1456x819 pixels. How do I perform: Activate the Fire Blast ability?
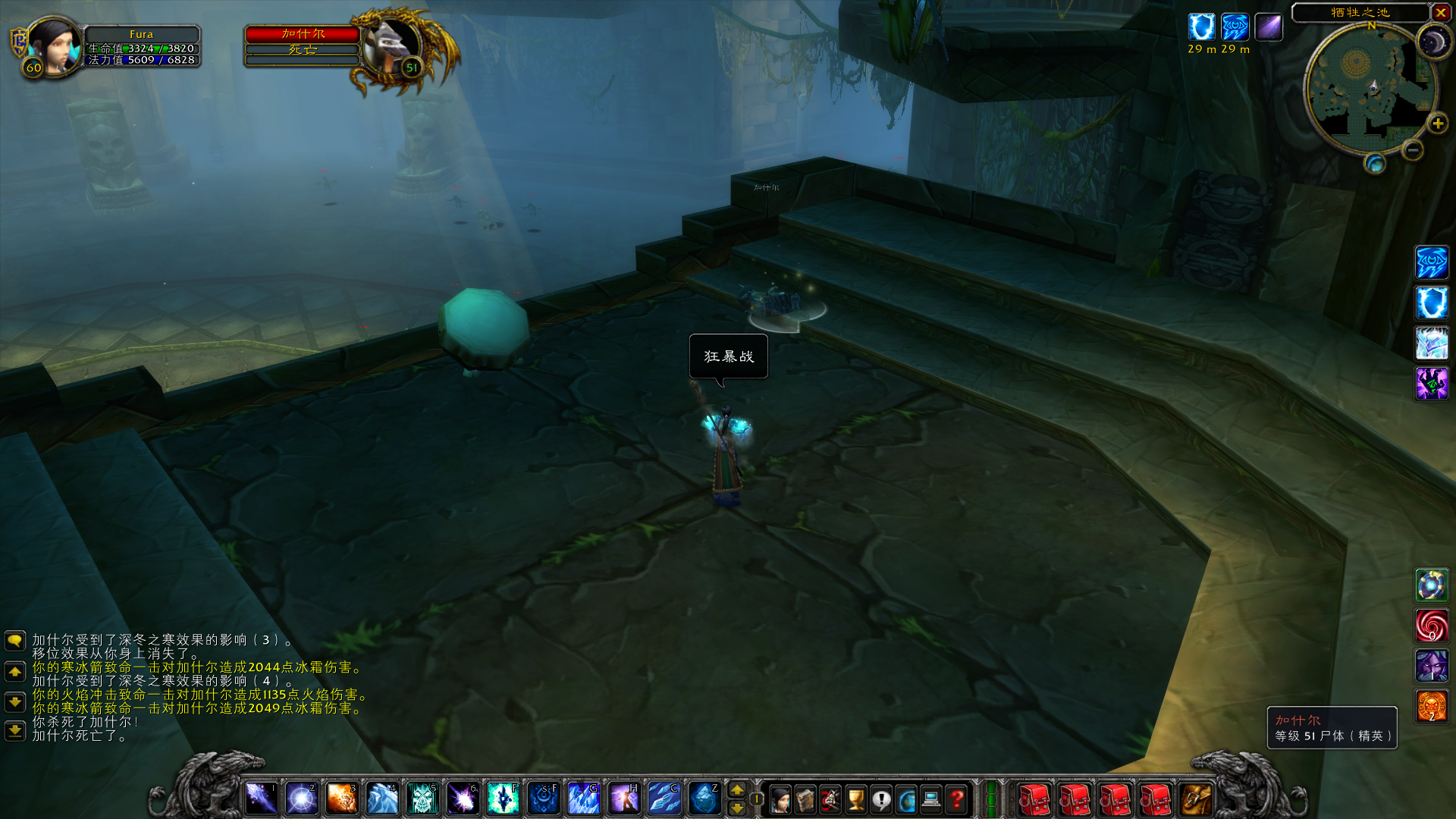(341, 799)
